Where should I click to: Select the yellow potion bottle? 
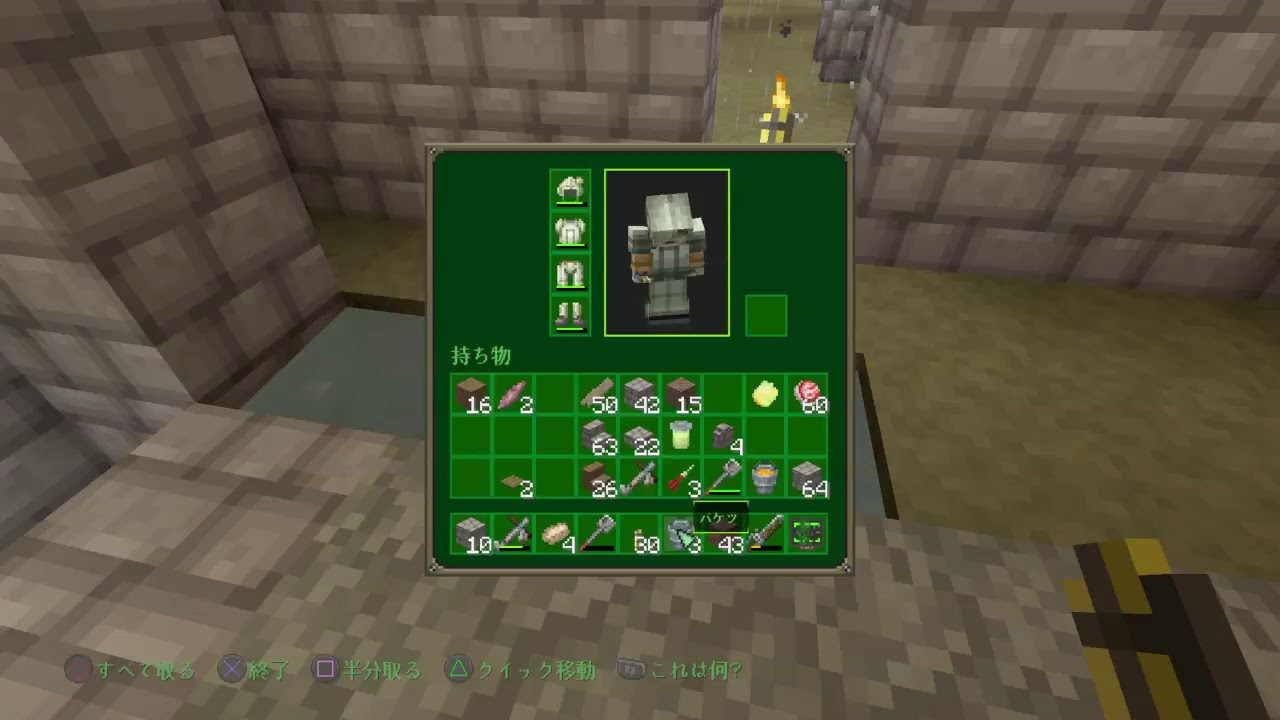pos(680,438)
